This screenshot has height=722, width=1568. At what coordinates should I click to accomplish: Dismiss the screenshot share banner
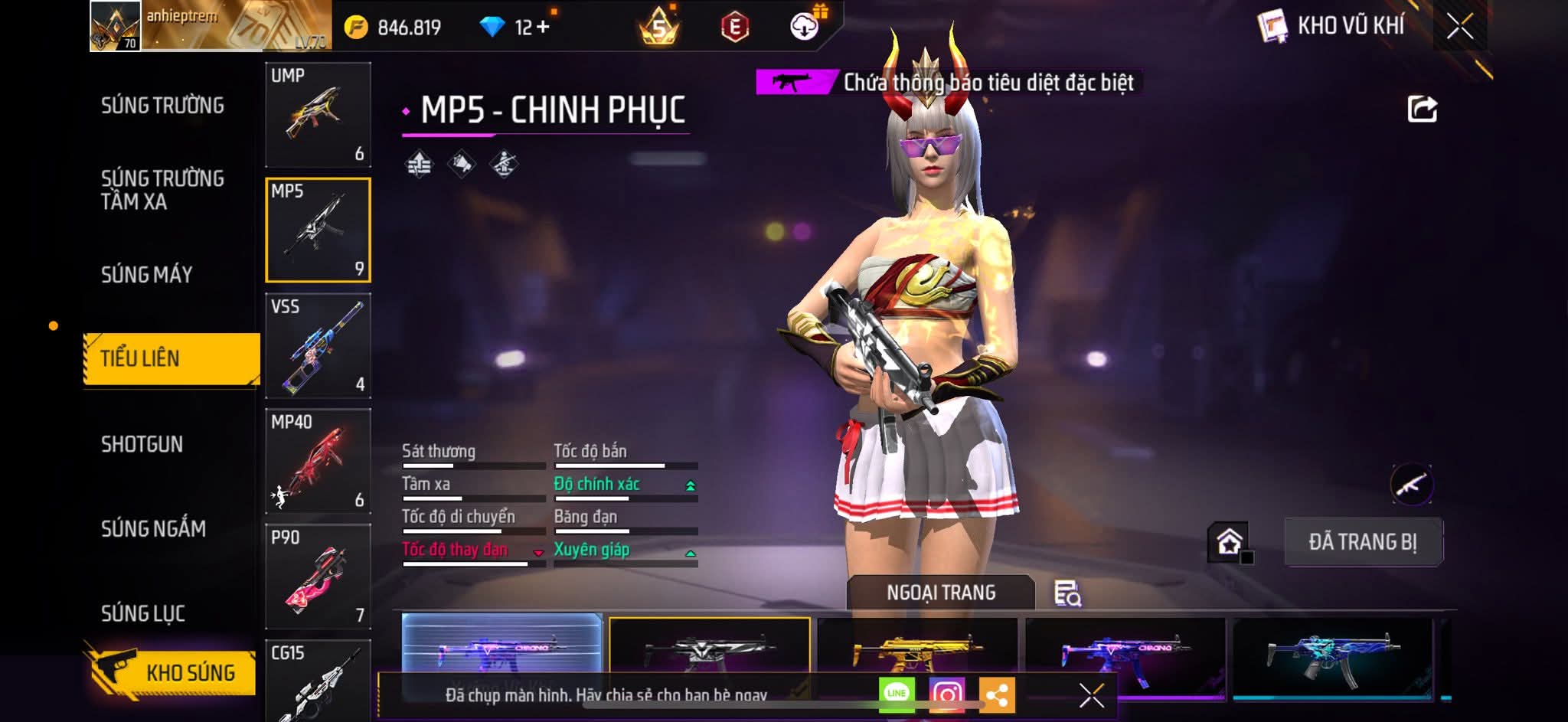1091,695
